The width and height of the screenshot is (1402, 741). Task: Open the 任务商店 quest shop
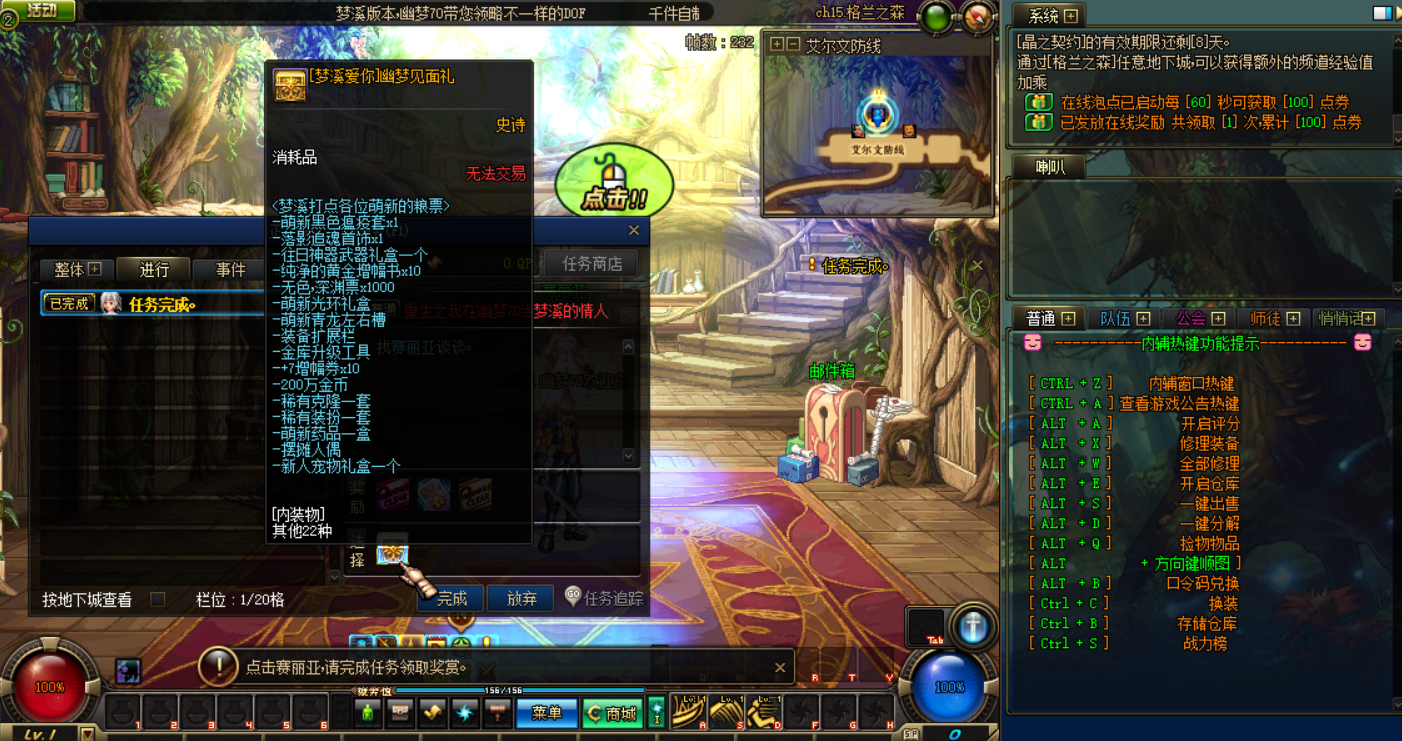pyautogui.click(x=591, y=264)
